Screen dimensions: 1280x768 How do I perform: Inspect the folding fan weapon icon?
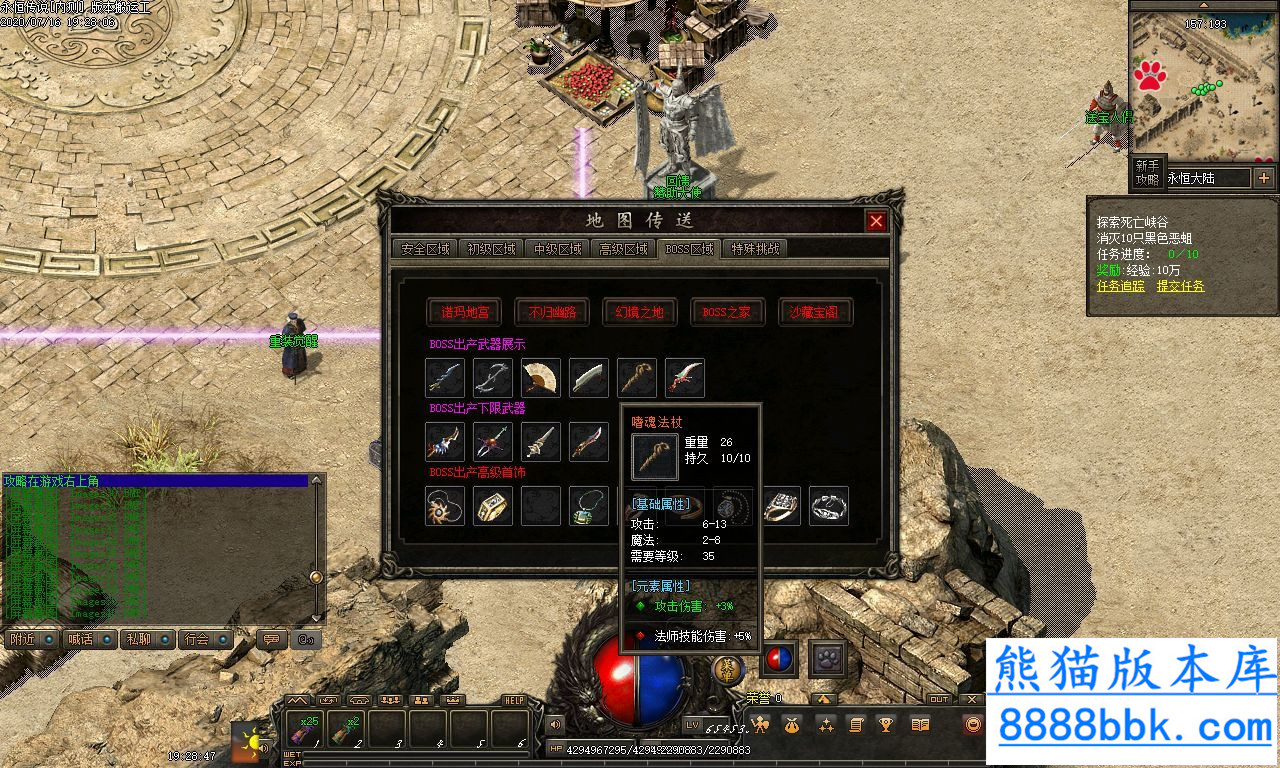click(x=541, y=378)
